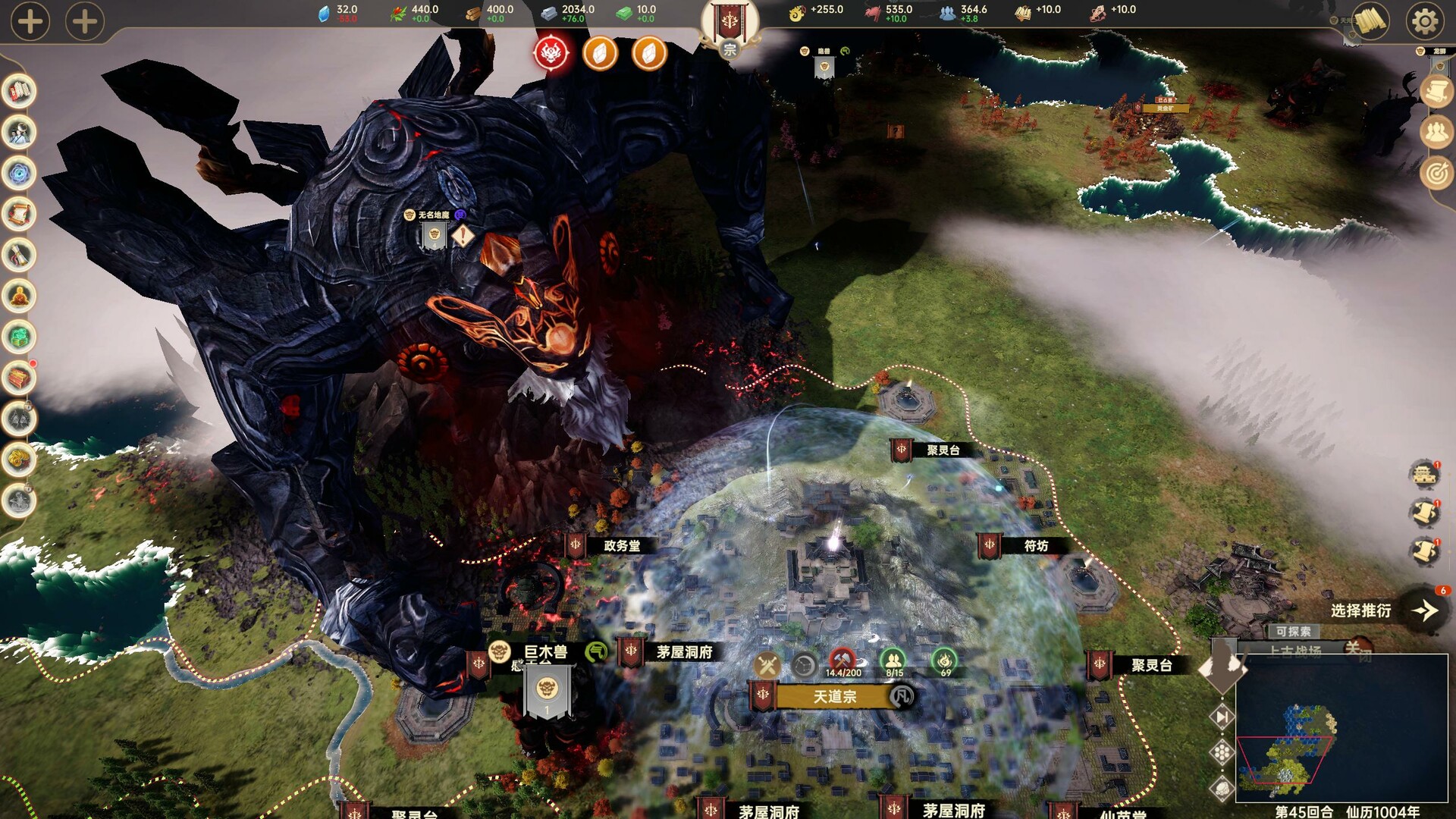The image size is (1456, 819).
Task: Open the green jade sidebar icon
Action: pyautogui.click(x=19, y=336)
